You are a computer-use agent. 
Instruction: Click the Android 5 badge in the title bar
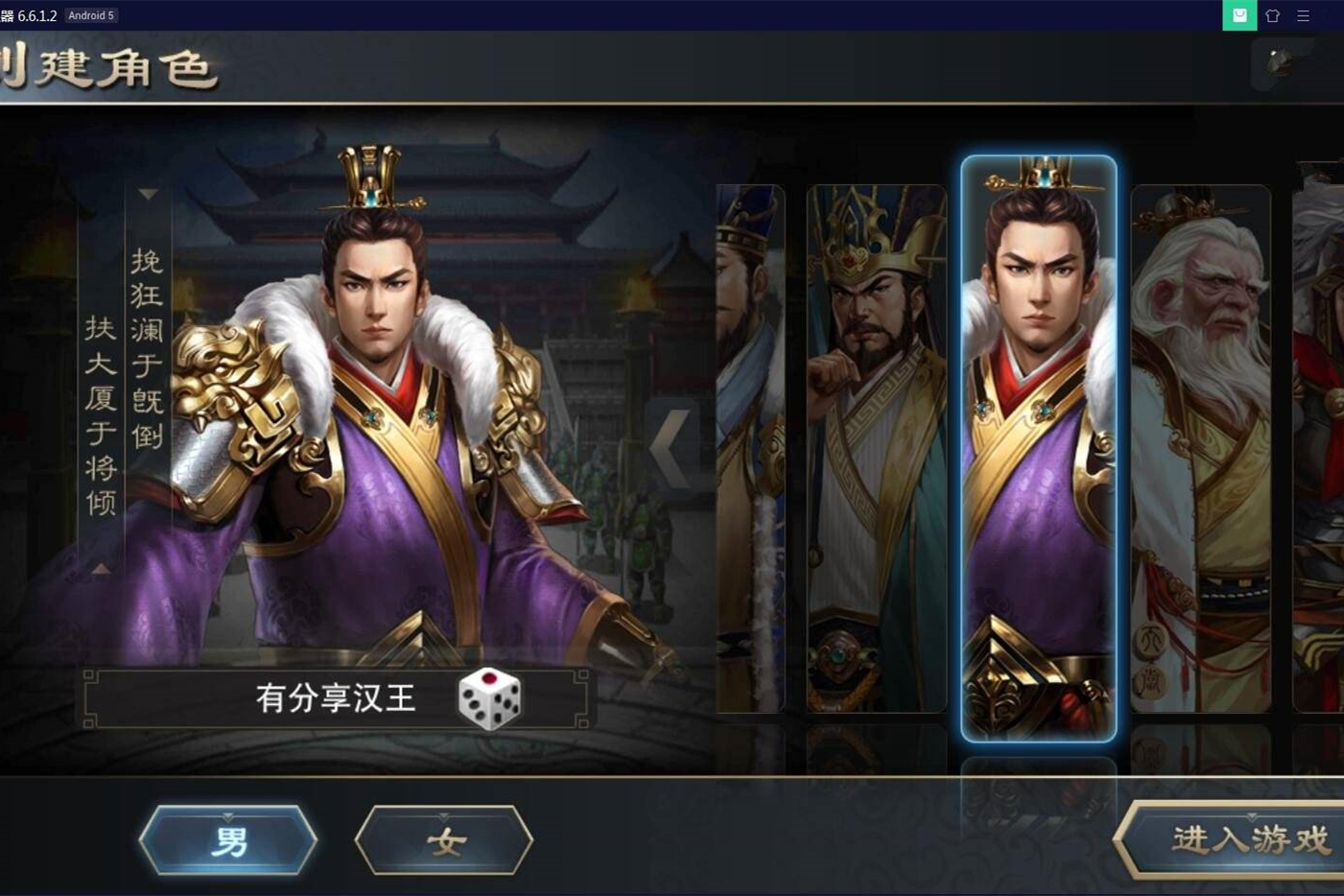tap(91, 15)
